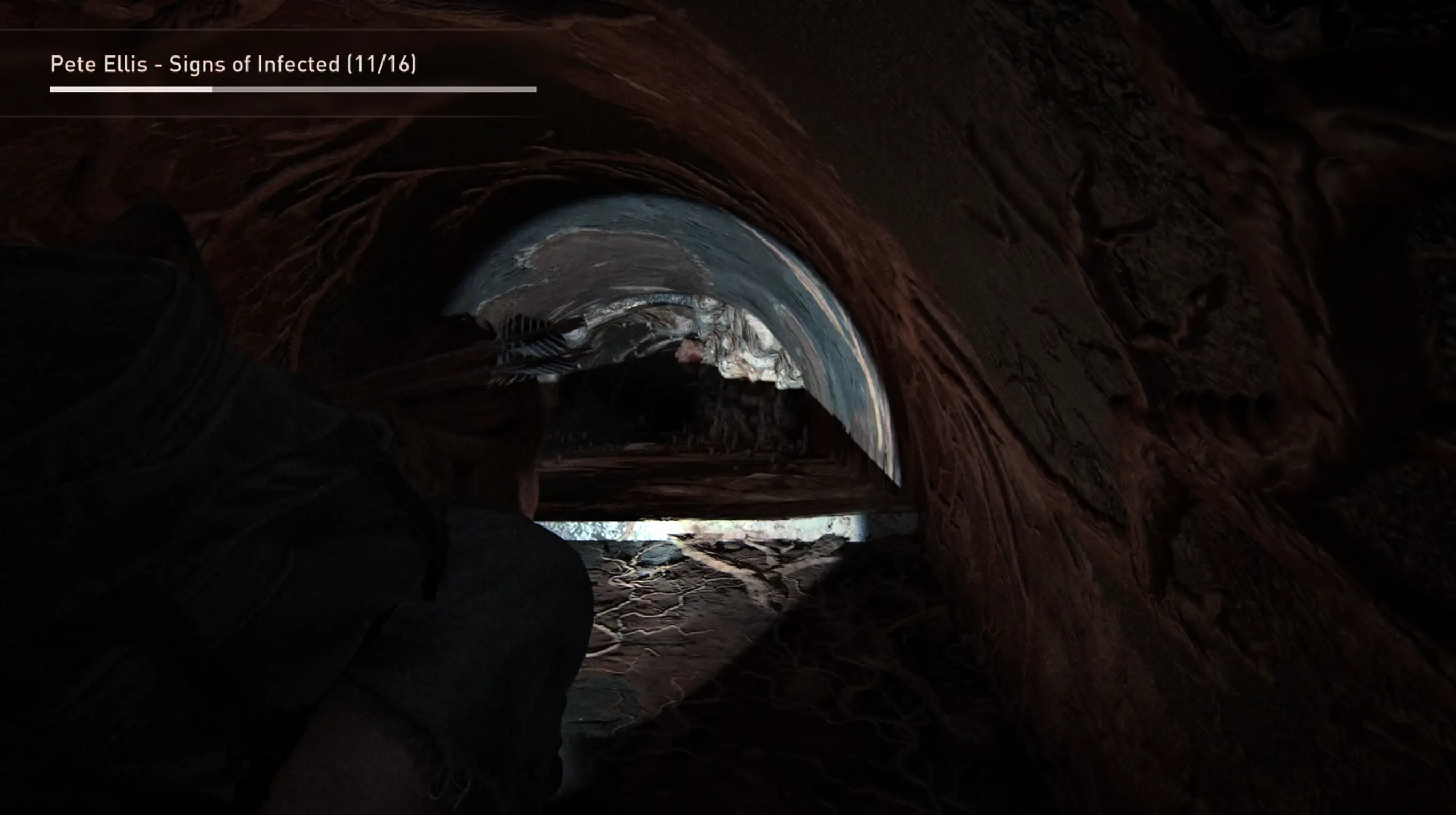Screen dimensions: 1456x815
Task: Select the filled portion of the progress bar
Action: (x=130, y=89)
